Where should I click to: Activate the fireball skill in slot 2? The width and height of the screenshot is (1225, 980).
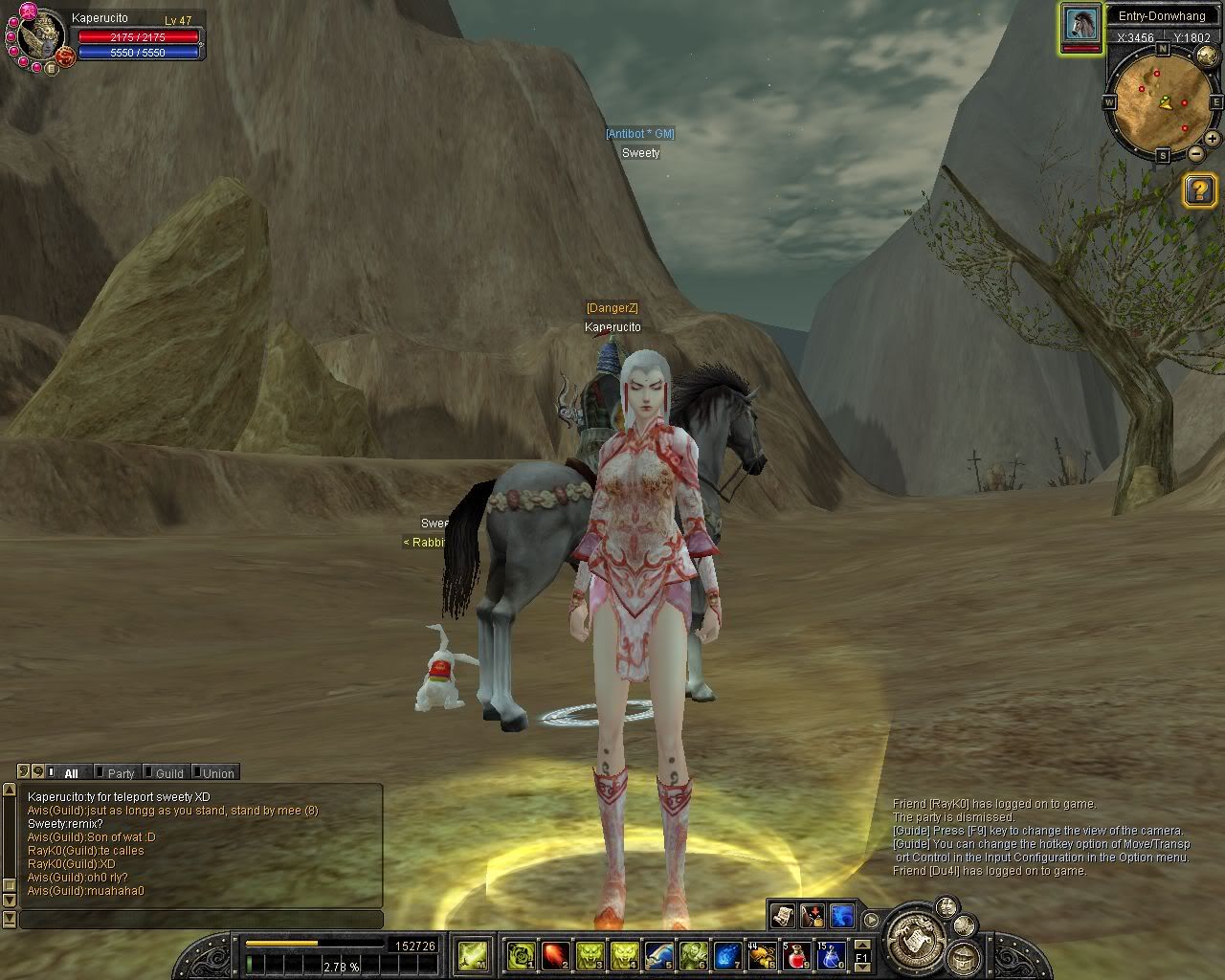[x=555, y=954]
